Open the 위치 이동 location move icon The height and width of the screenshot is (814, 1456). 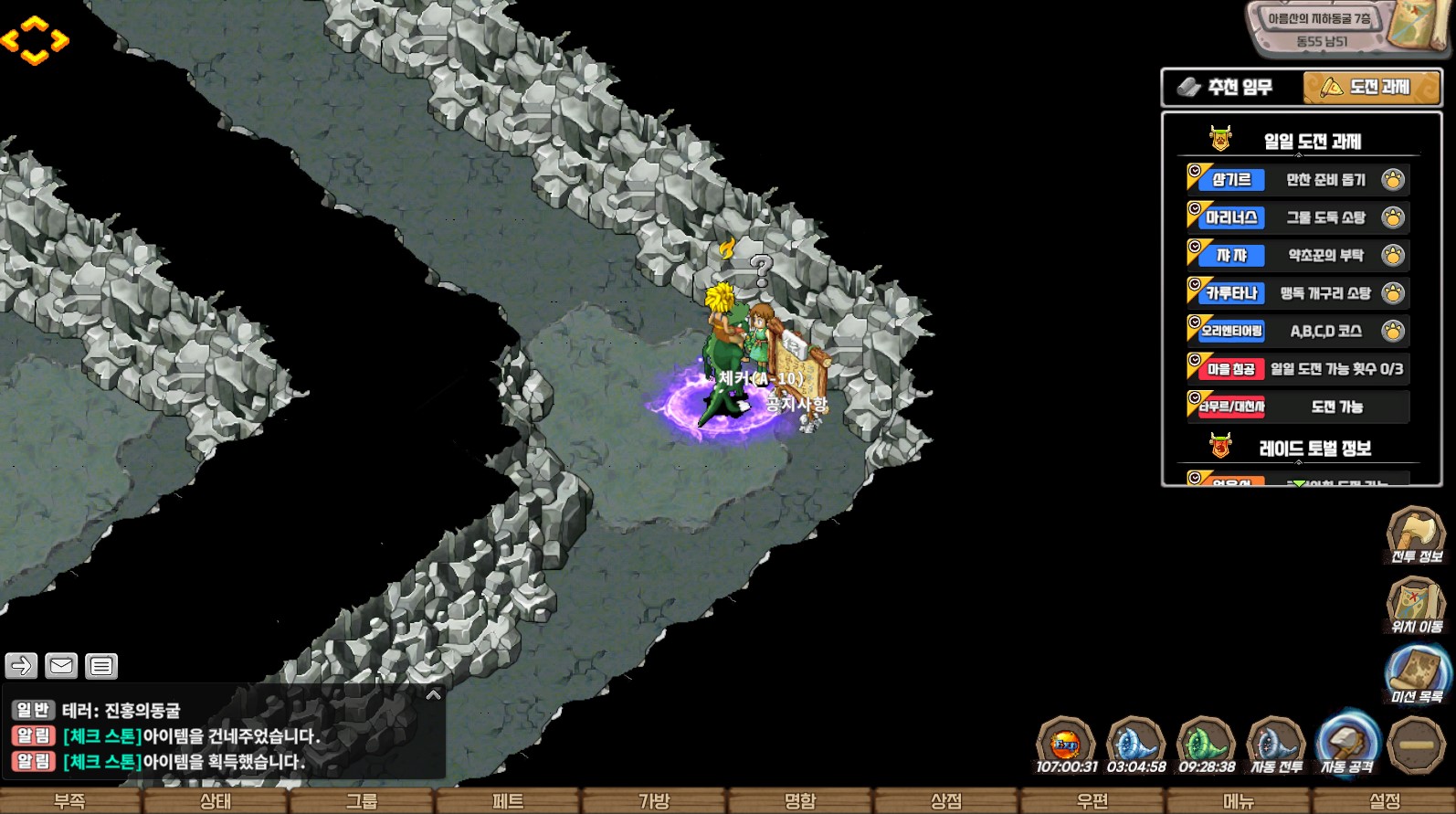pos(1416,606)
